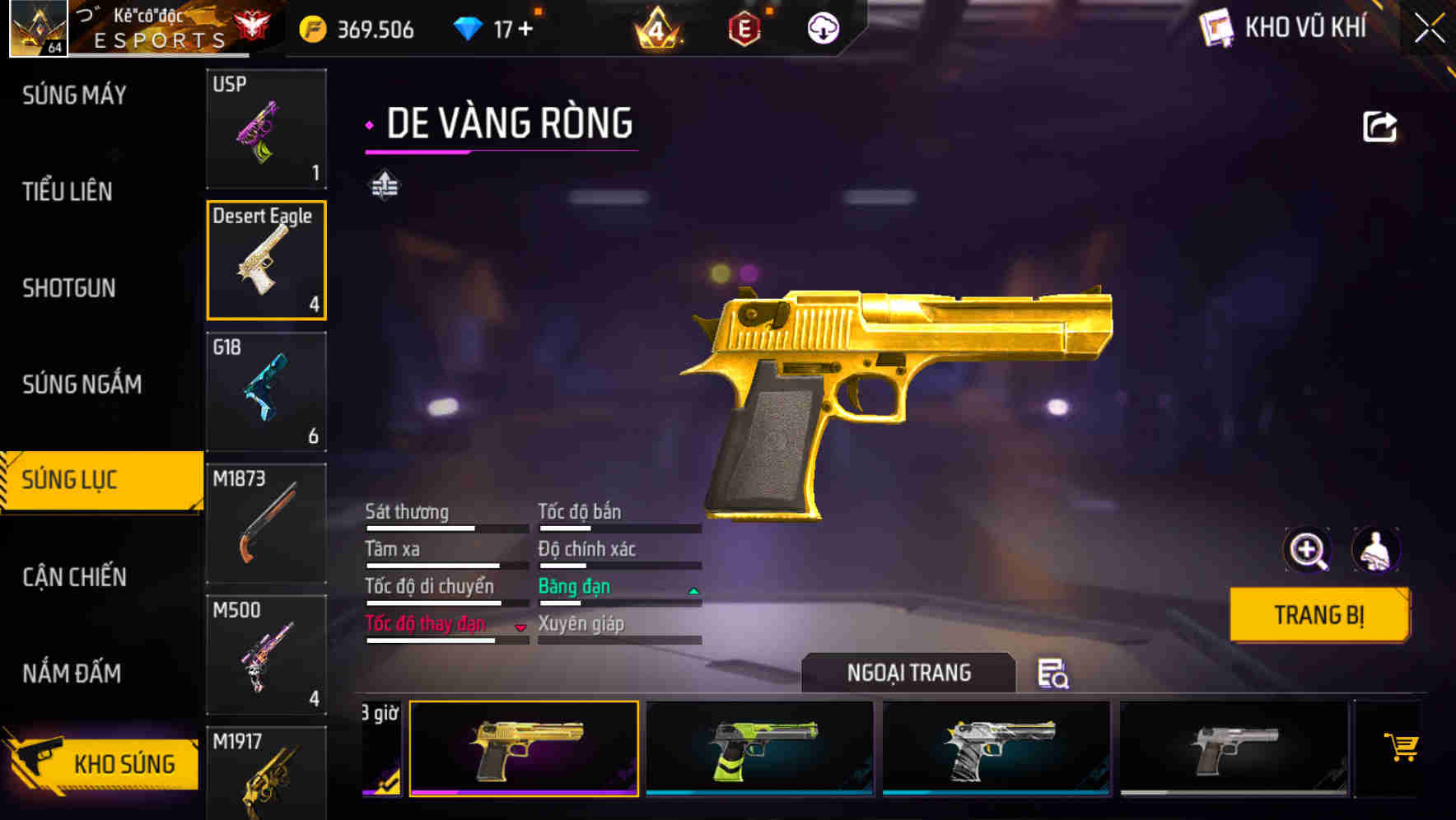Image resolution: width=1456 pixels, height=820 pixels.
Task: Select the SÚNG NGẮM category
Action: point(82,384)
